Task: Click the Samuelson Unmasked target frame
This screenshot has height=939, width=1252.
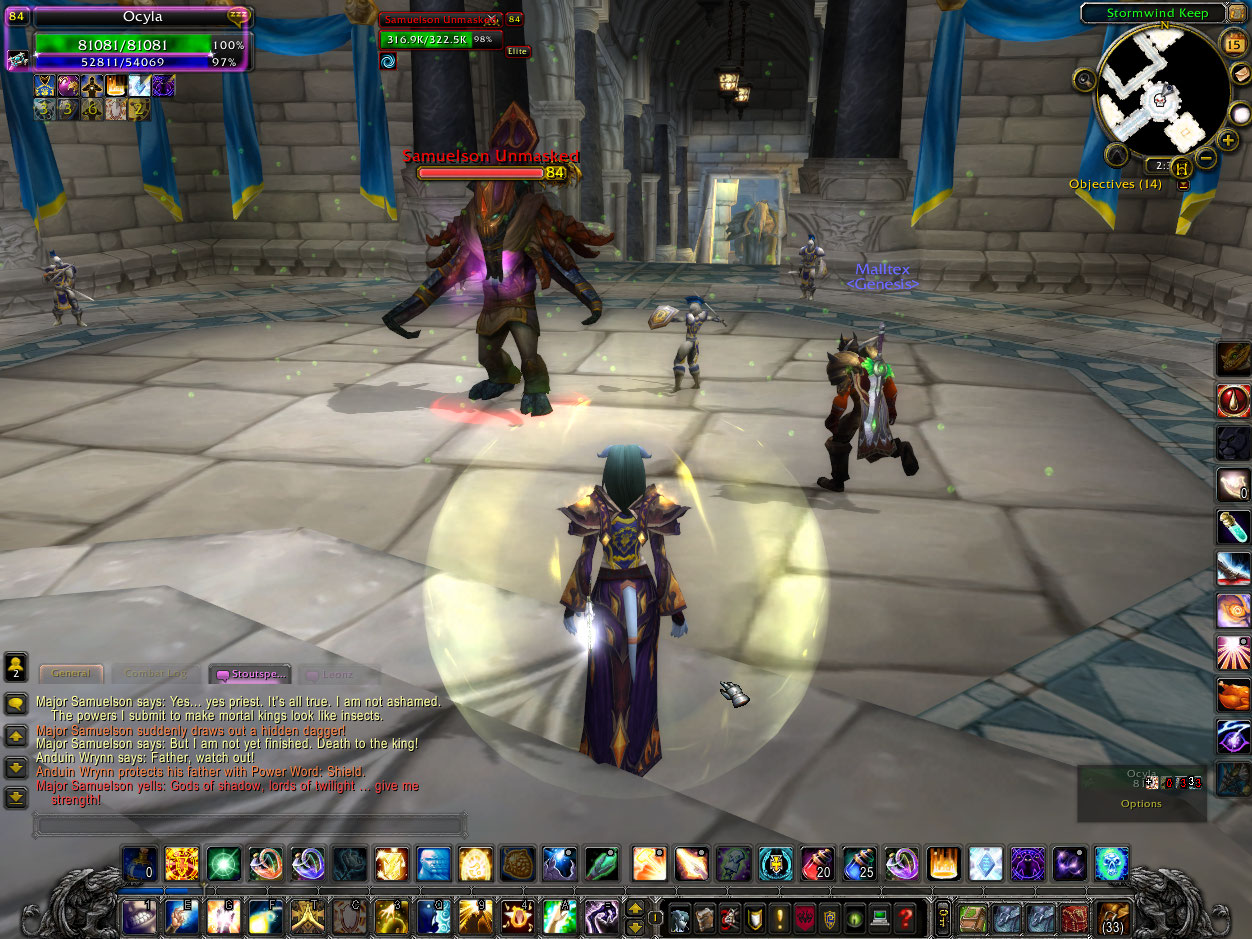Action: click(440, 39)
